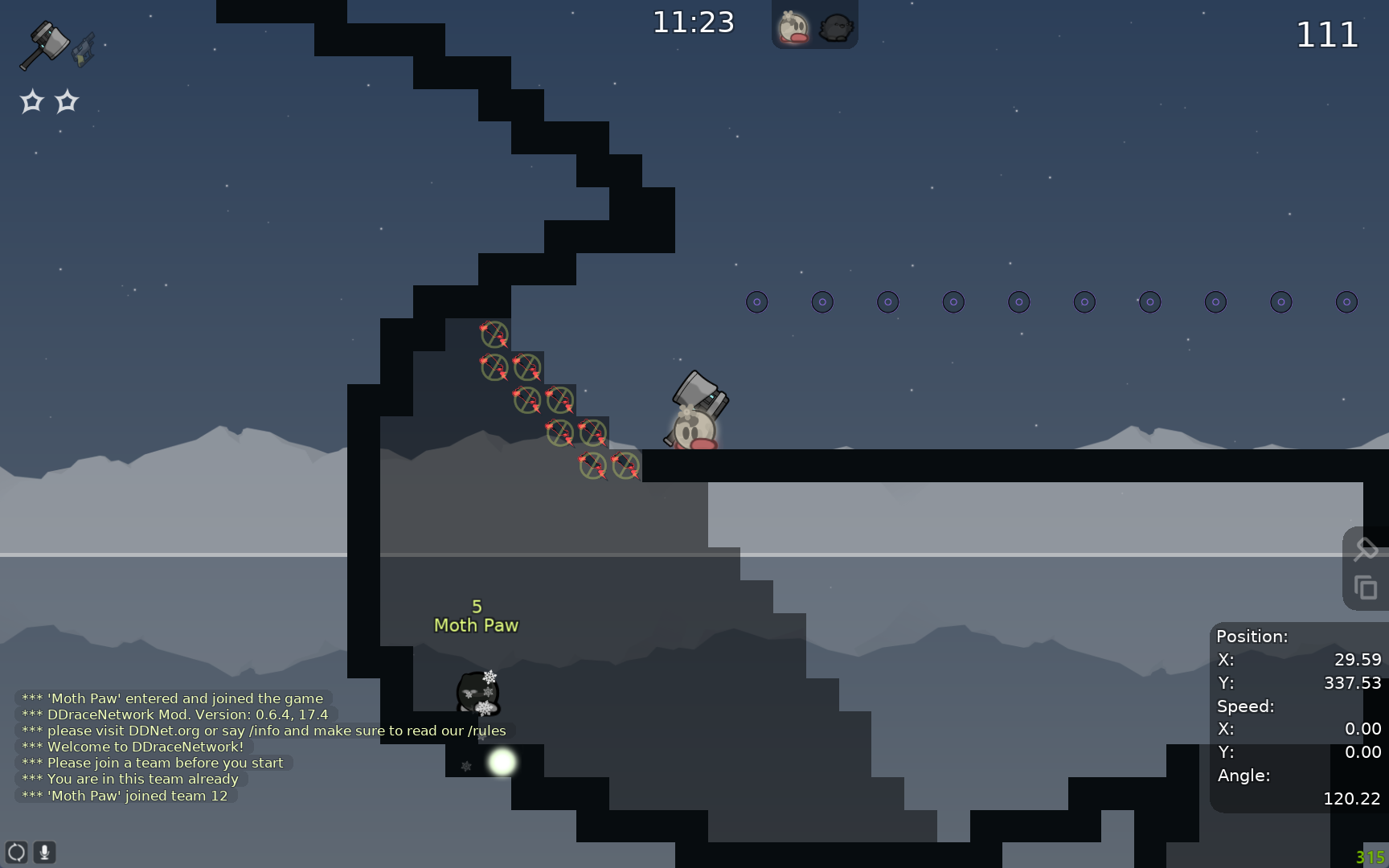This screenshot has height=868, width=1389.
Task: Select the hammer weapon icon
Action: tap(44, 43)
